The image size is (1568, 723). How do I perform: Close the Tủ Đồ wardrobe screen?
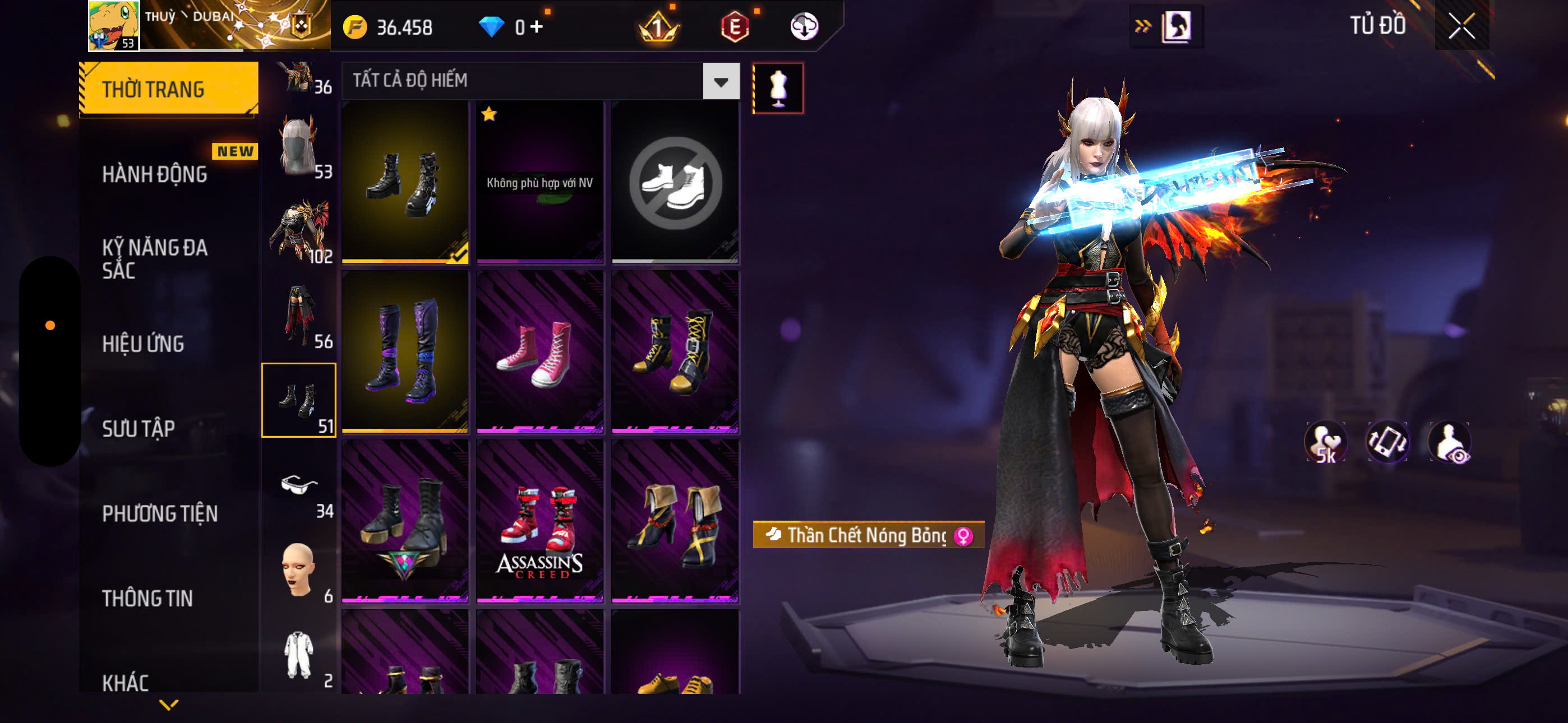(1461, 26)
